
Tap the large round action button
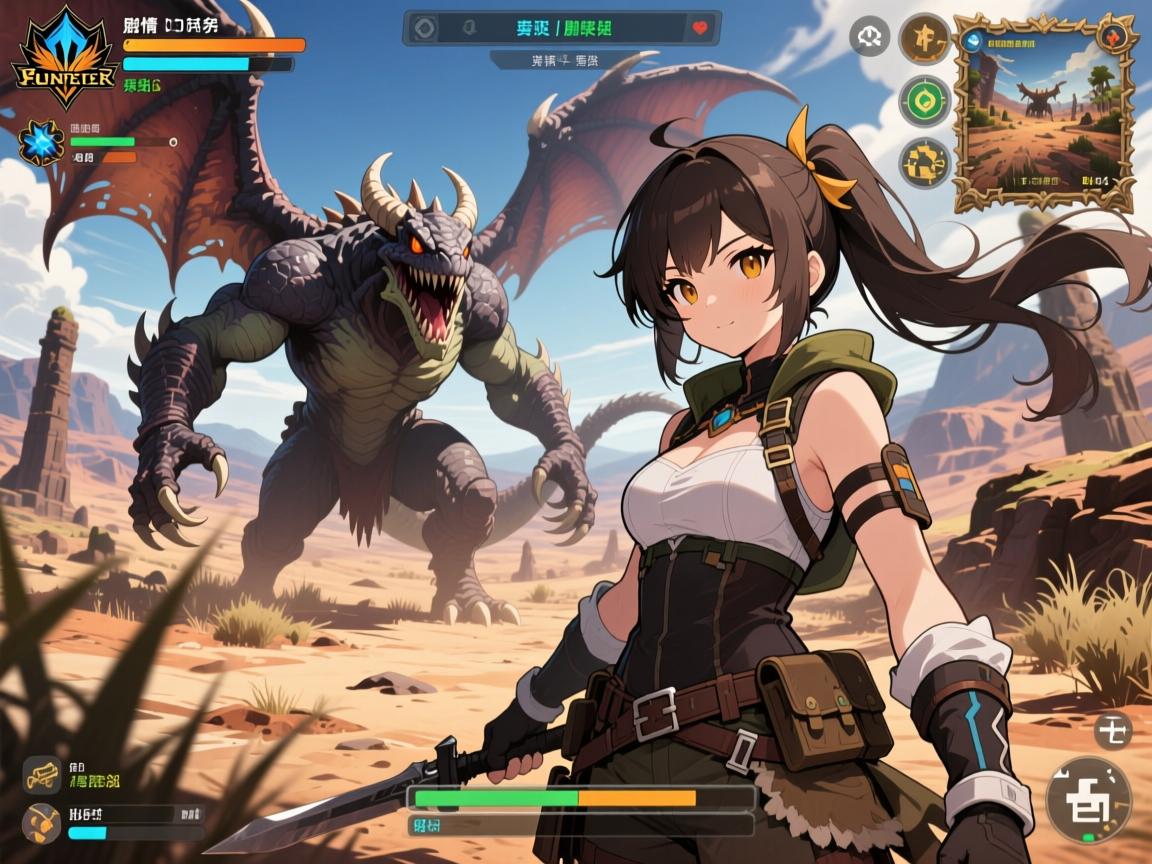tap(1088, 798)
